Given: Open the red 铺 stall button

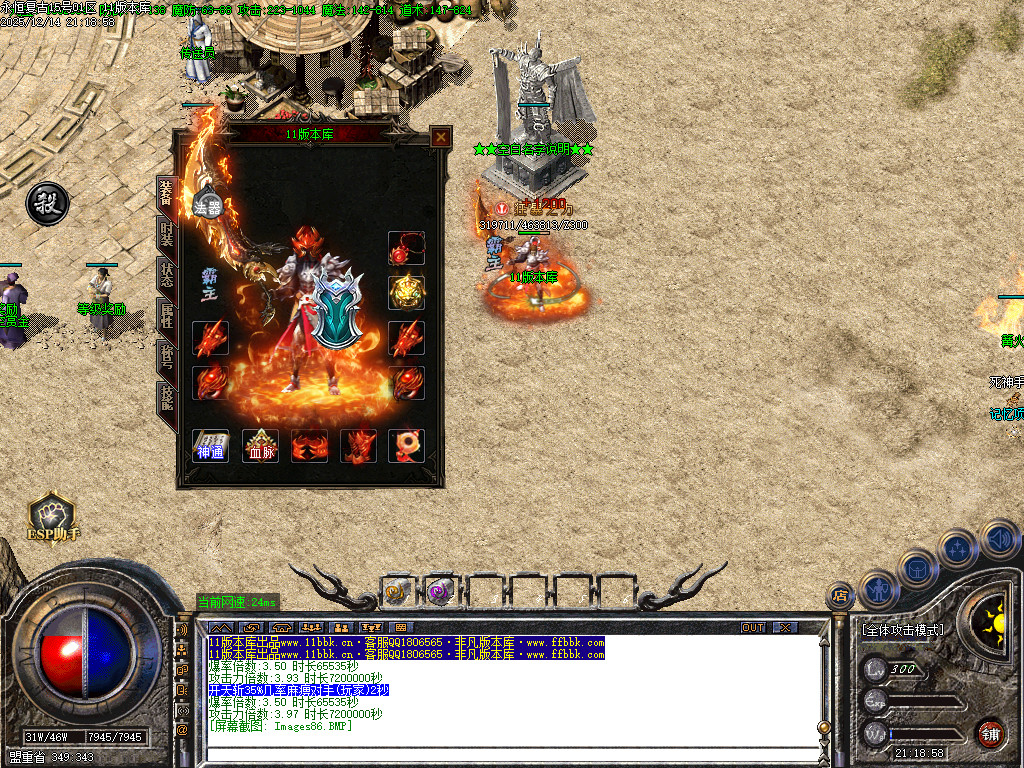Looking at the screenshot, I should point(990,731).
